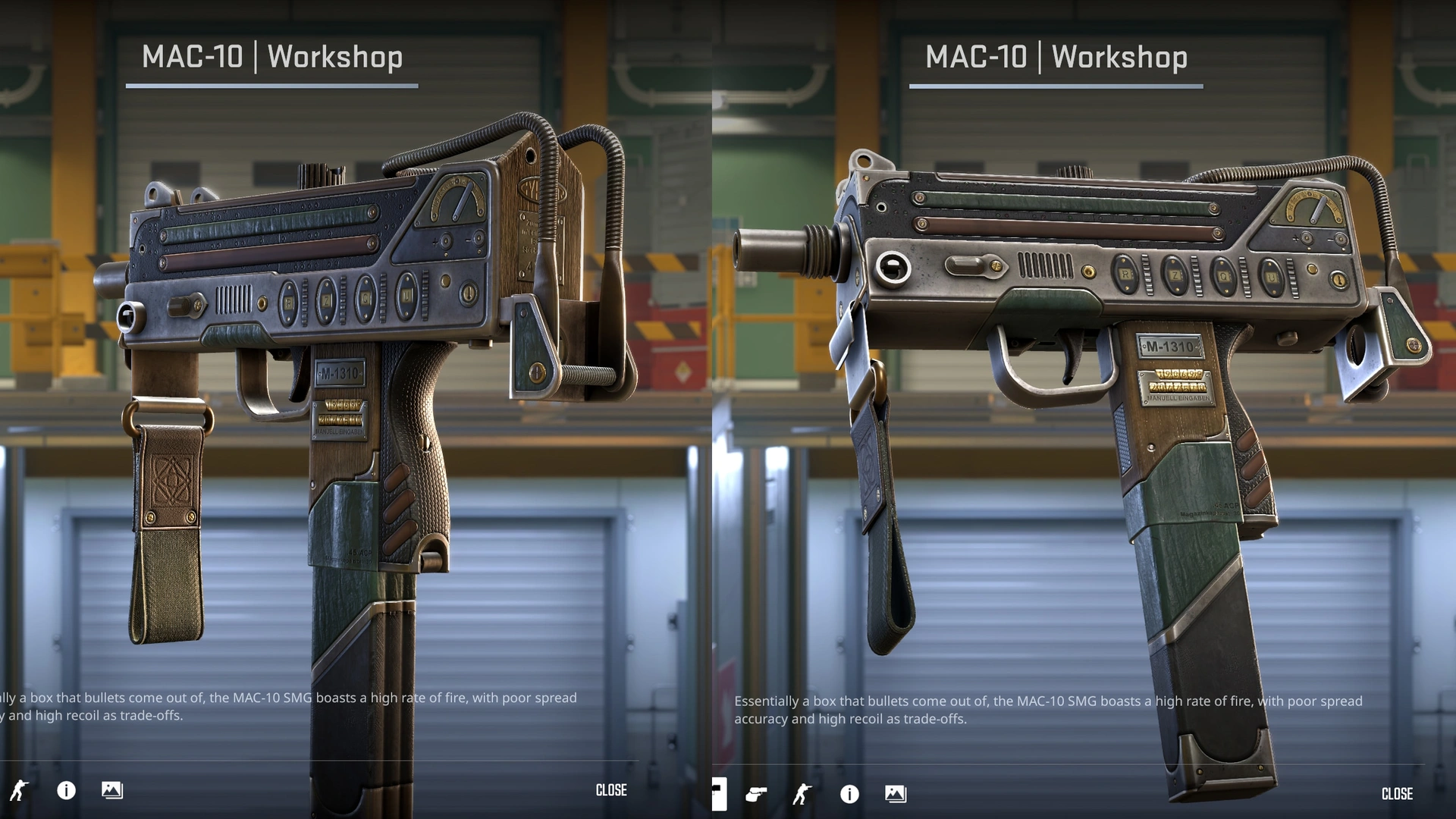Show the aiming soldier view in right panel
Image resolution: width=1456 pixels, height=819 pixels.
802,794
